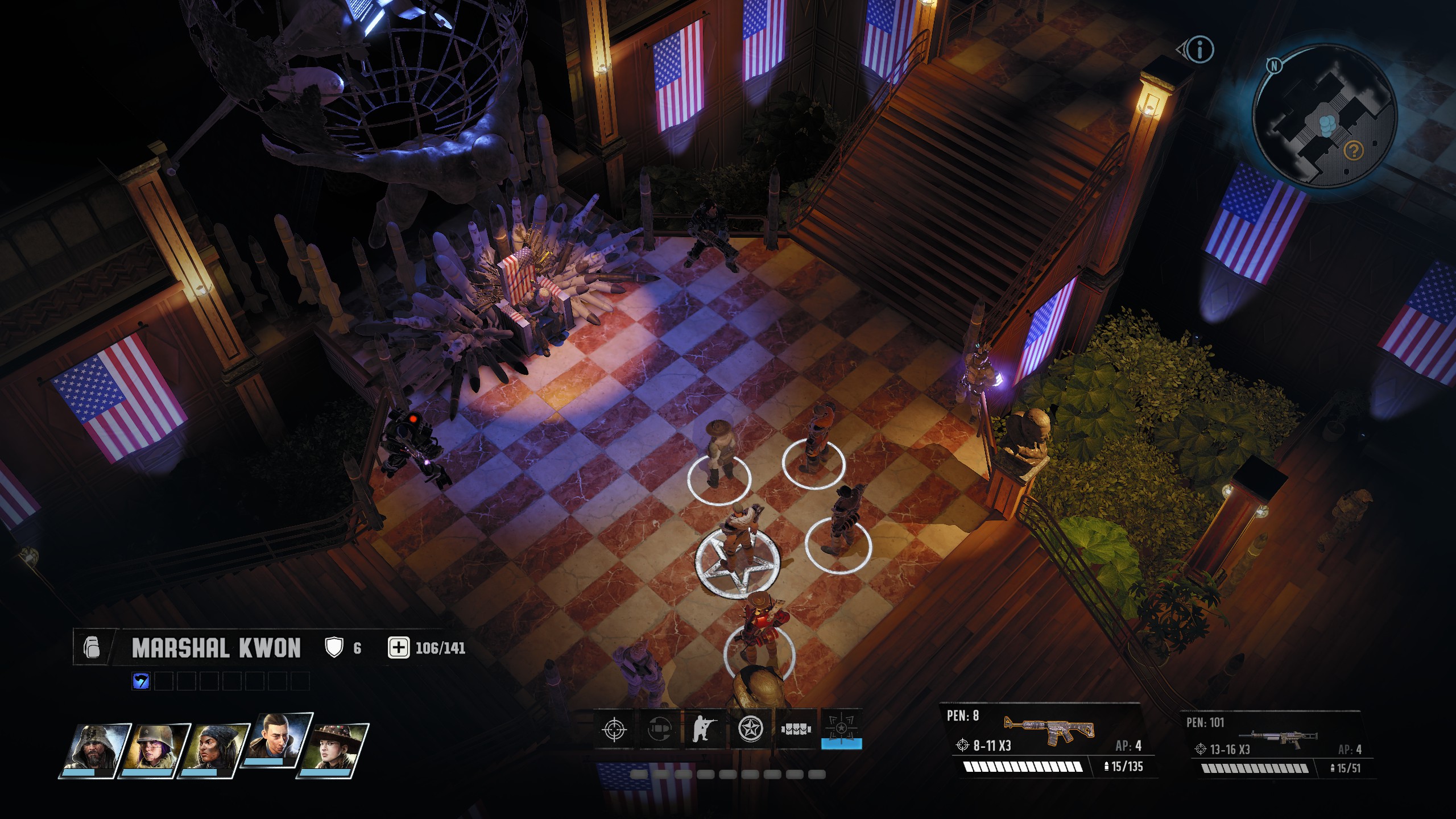Open the circular minimap

pyautogui.click(x=1324, y=117)
